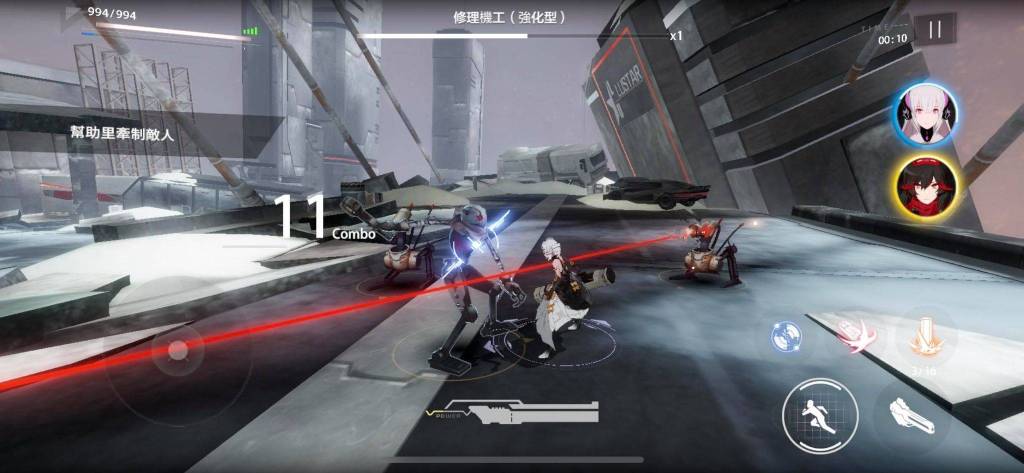Pause the battle with the pause button
The image size is (1024, 473).
pyautogui.click(x=935, y=30)
